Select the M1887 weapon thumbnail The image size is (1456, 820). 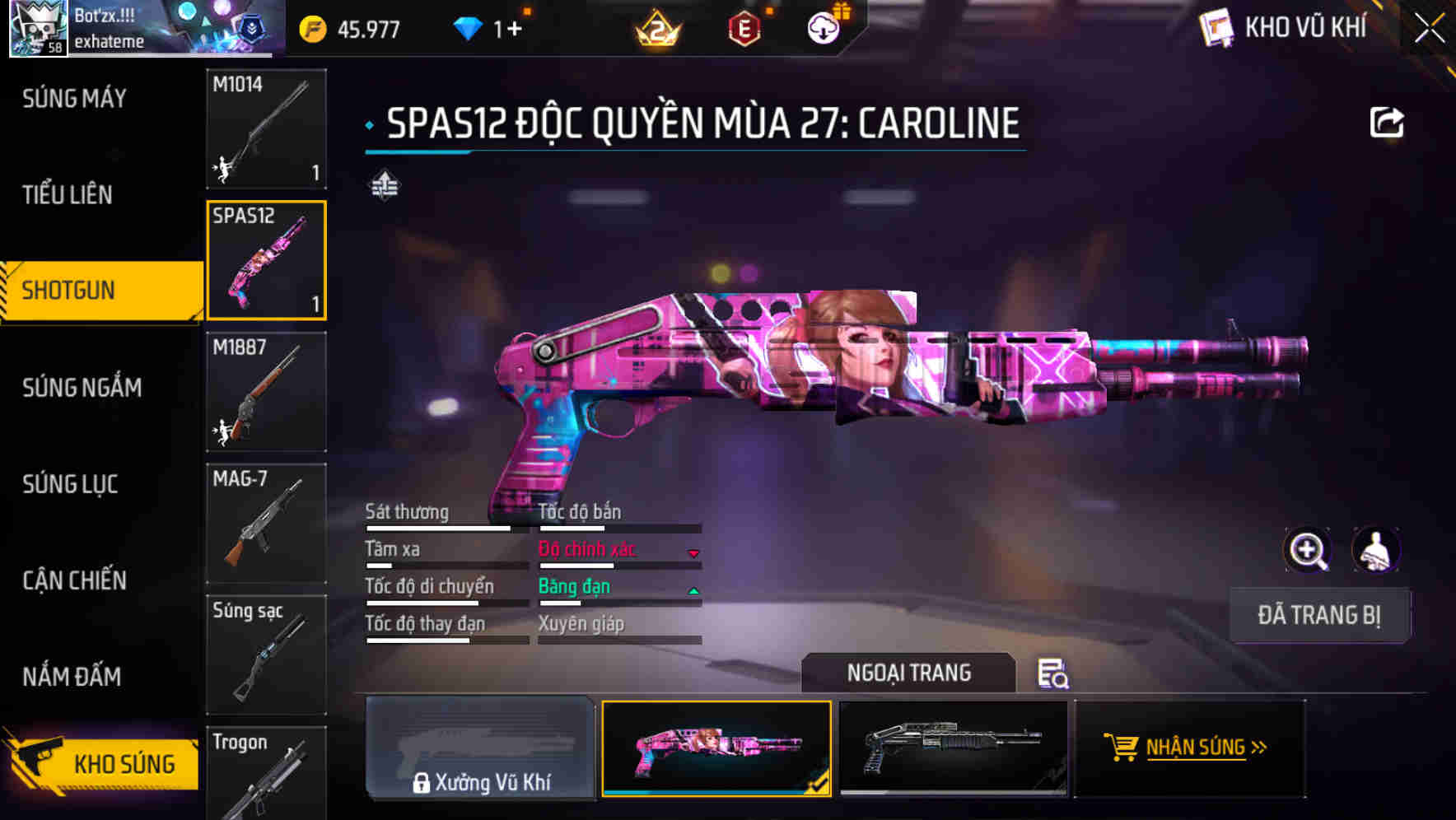click(265, 393)
